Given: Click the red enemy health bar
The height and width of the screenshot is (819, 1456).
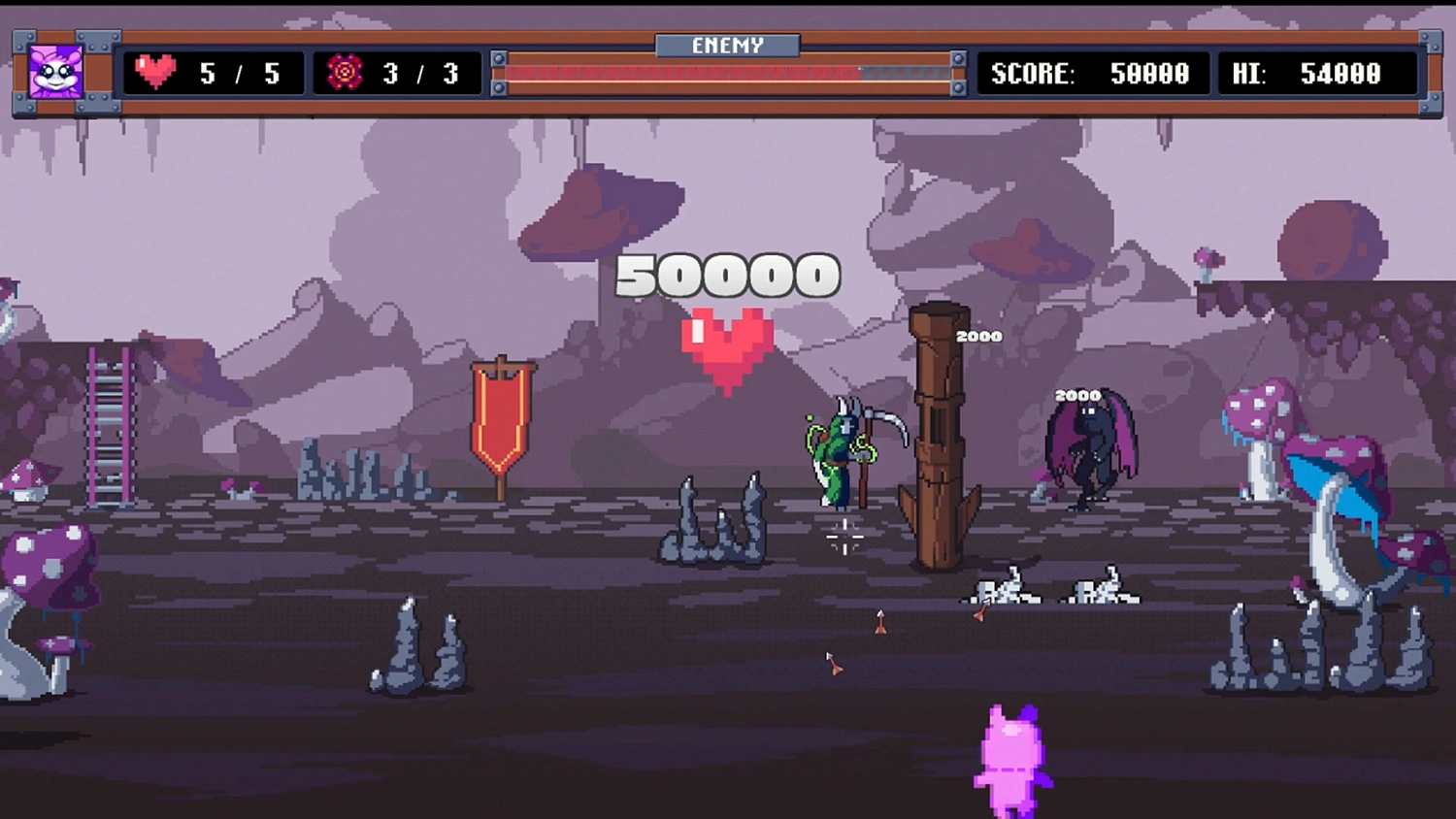Looking at the screenshot, I should 679,72.
